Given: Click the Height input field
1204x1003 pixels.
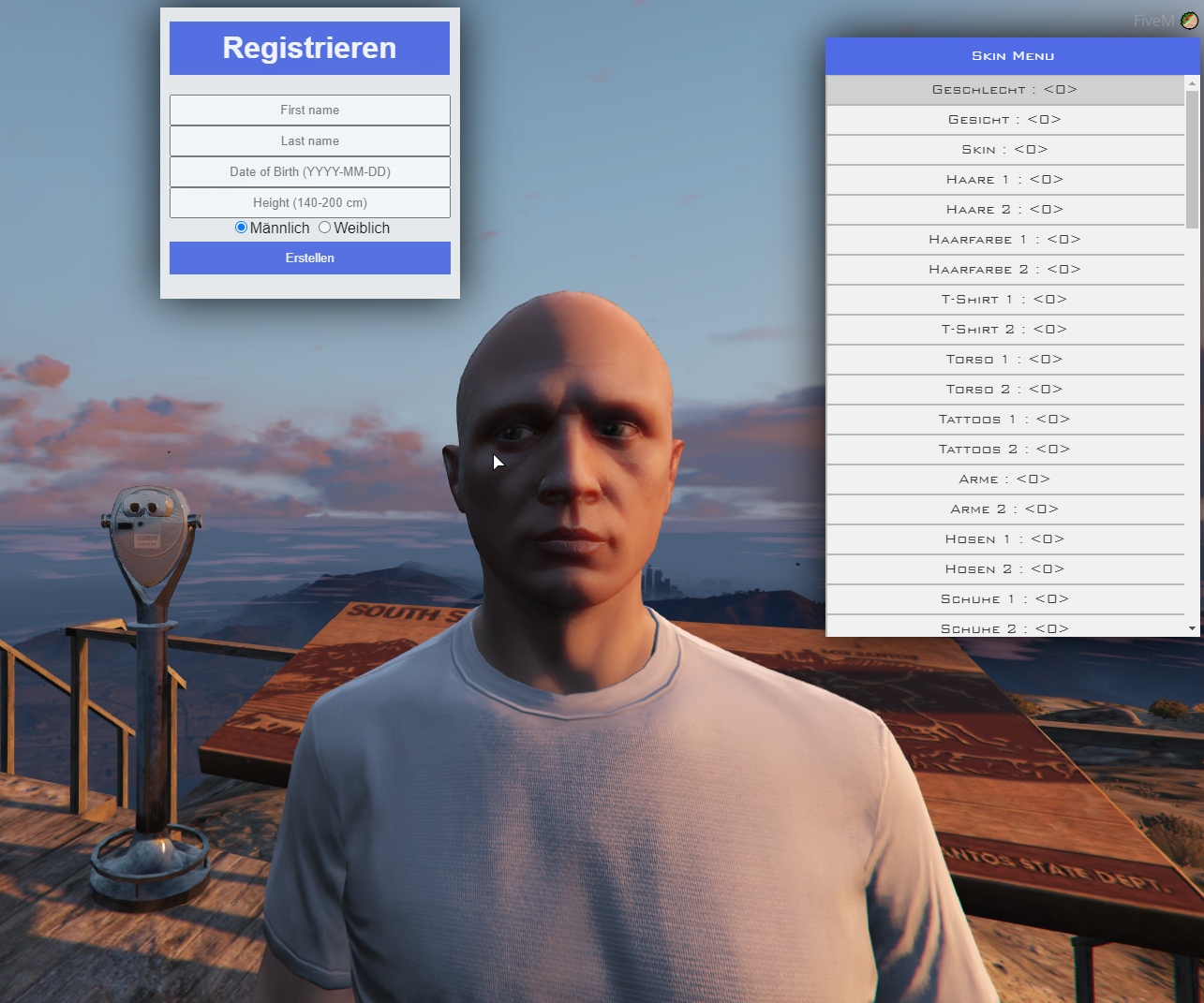Looking at the screenshot, I should coord(309,202).
